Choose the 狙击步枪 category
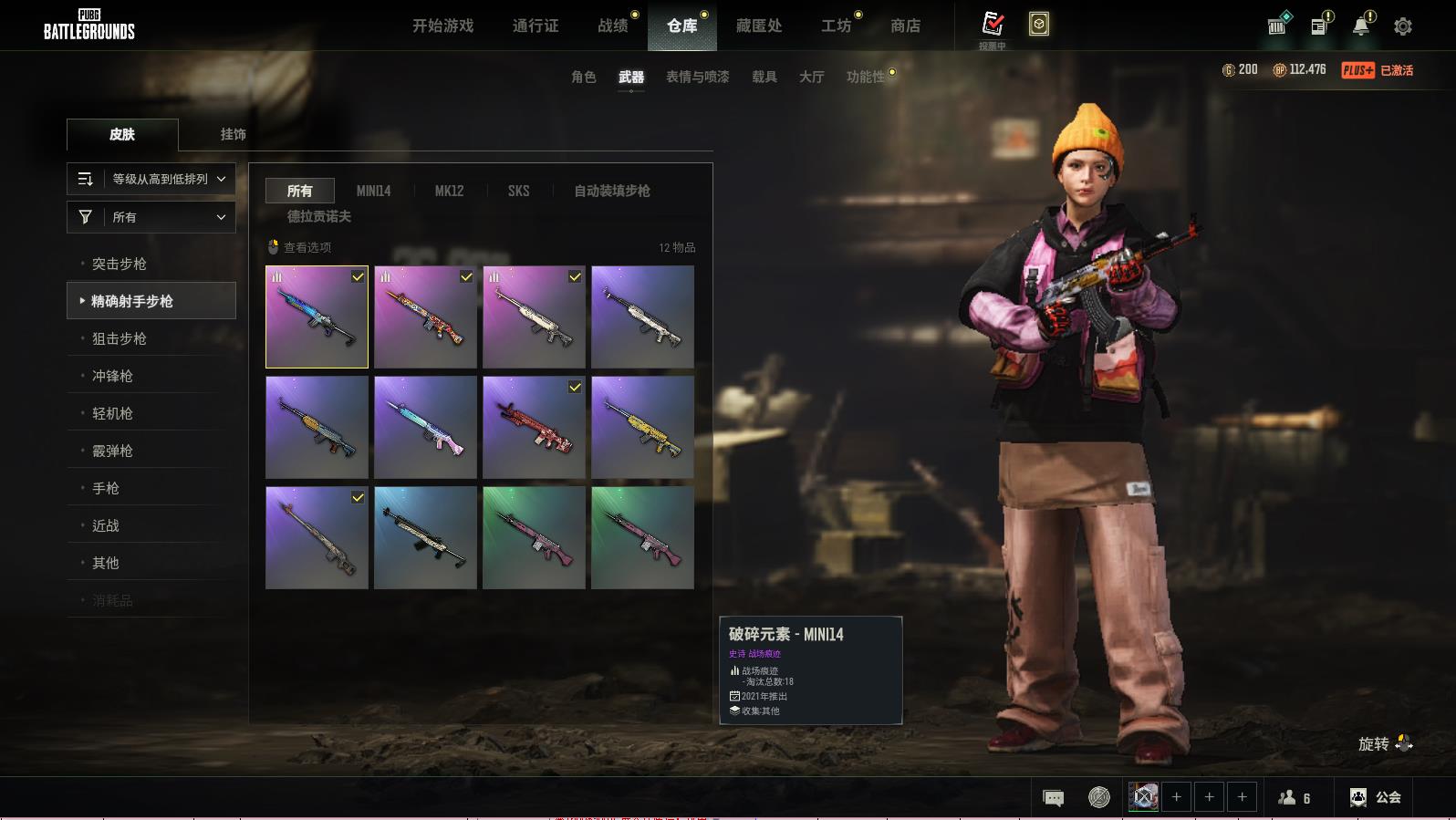 tap(120, 338)
